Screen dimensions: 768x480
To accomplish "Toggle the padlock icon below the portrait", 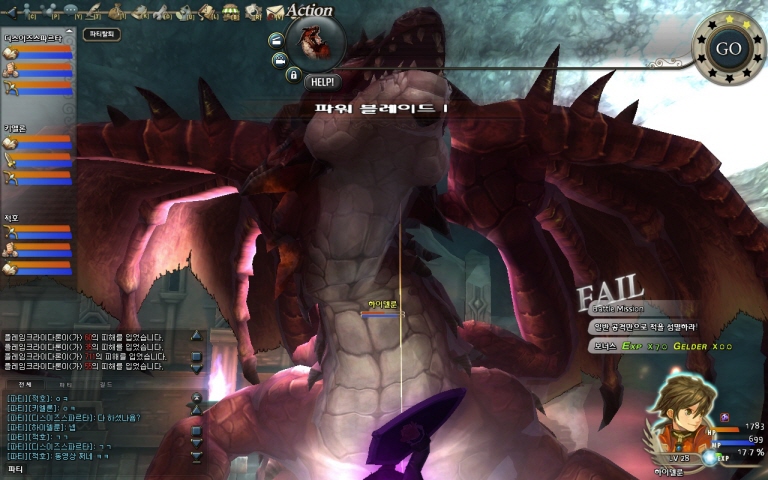I will click(x=293, y=74).
